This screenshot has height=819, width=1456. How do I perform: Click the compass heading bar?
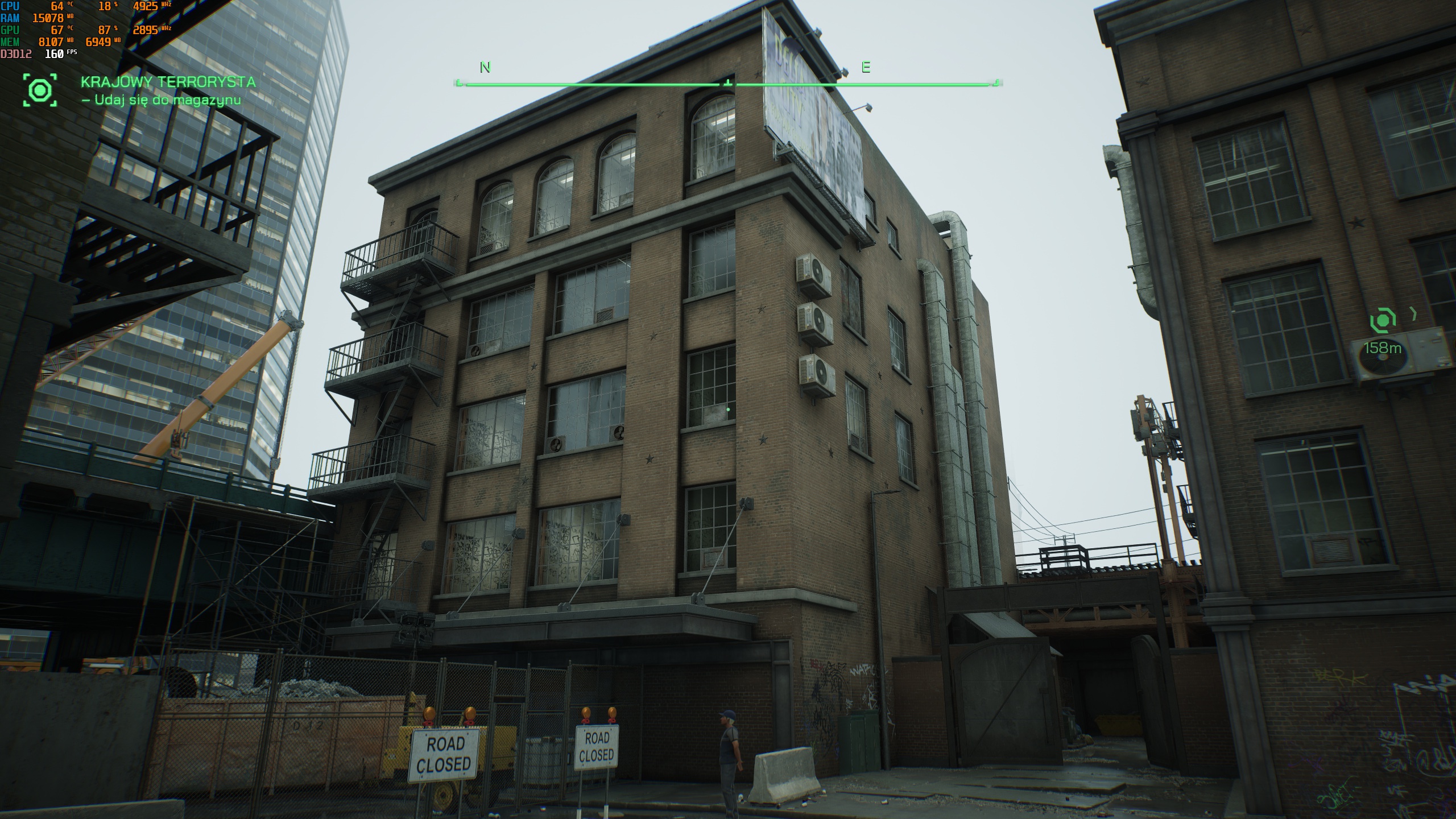point(727,84)
